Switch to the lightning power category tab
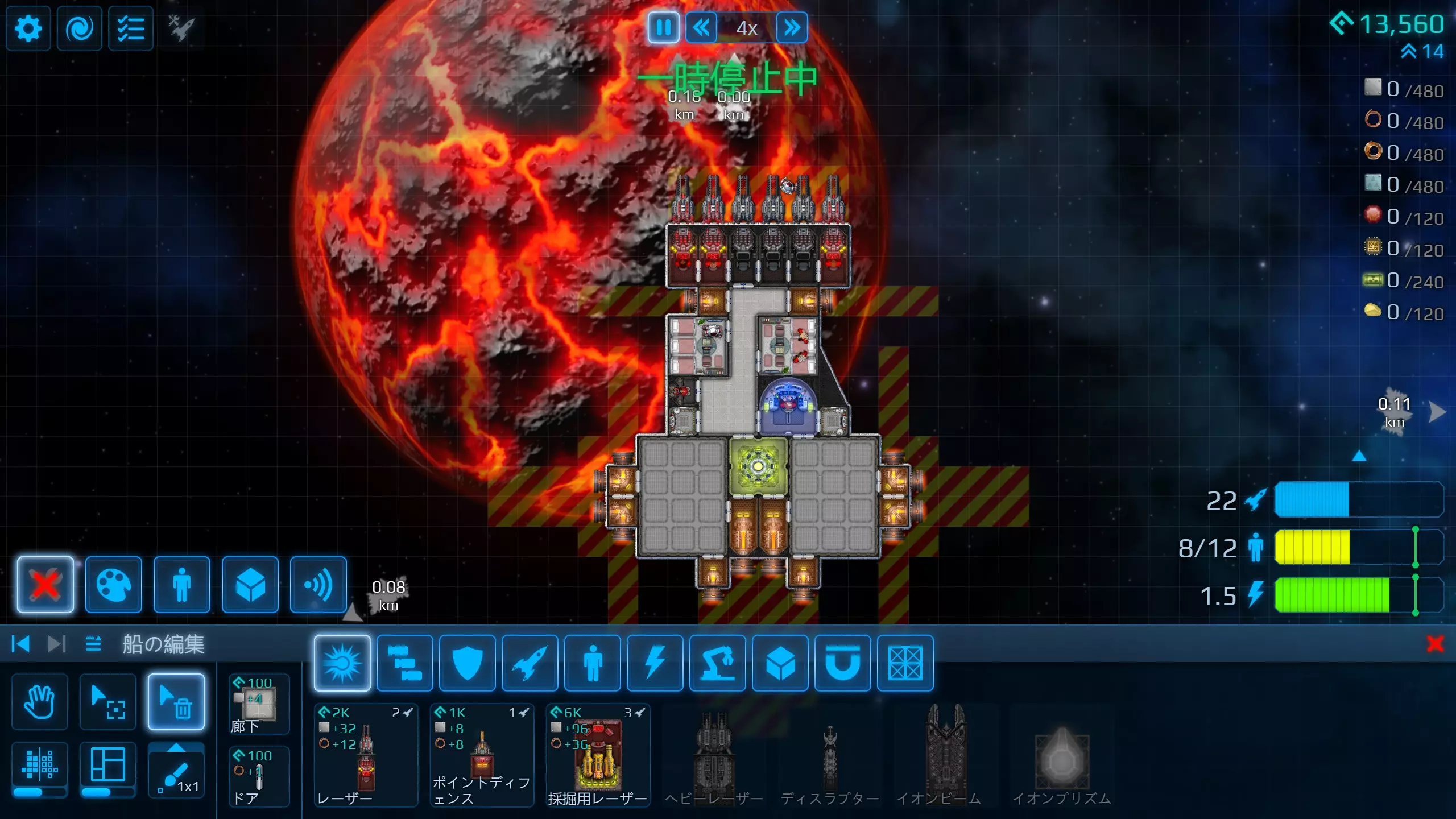1456x819 pixels. pyautogui.click(x=655, y=663)
